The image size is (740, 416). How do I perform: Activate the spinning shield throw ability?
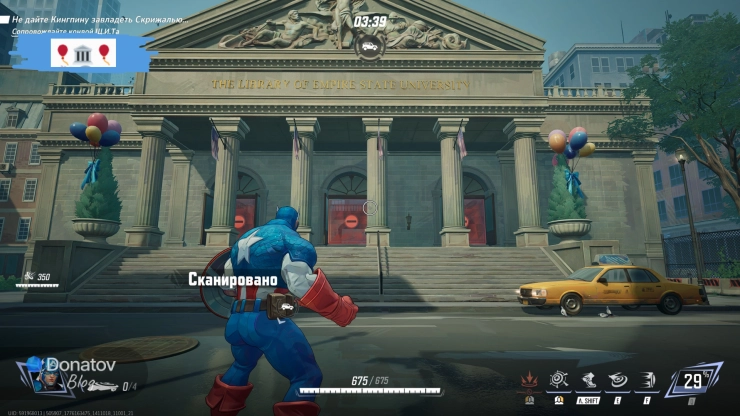click(618, 379)
